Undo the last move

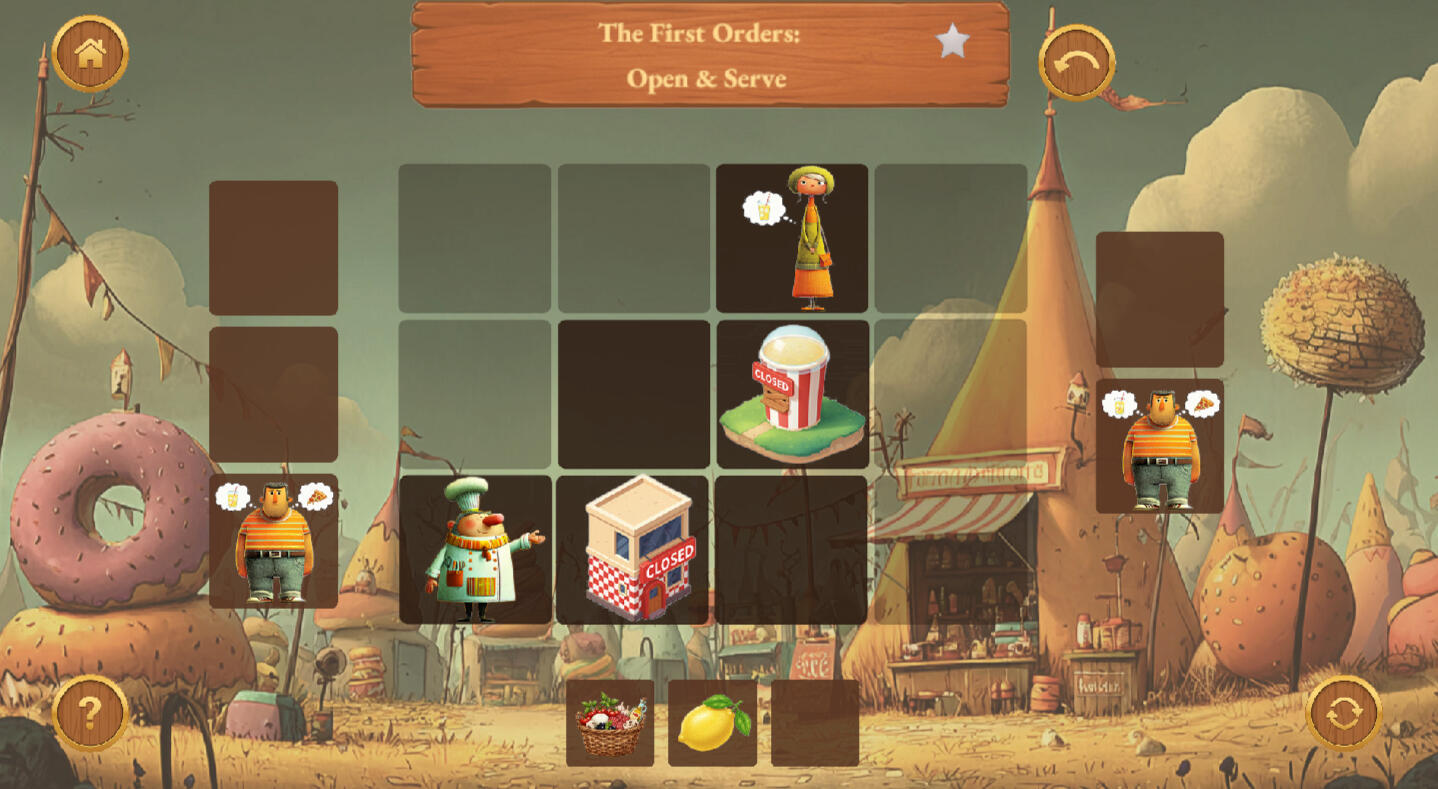pyautogui.click(x=1076, y=63)
